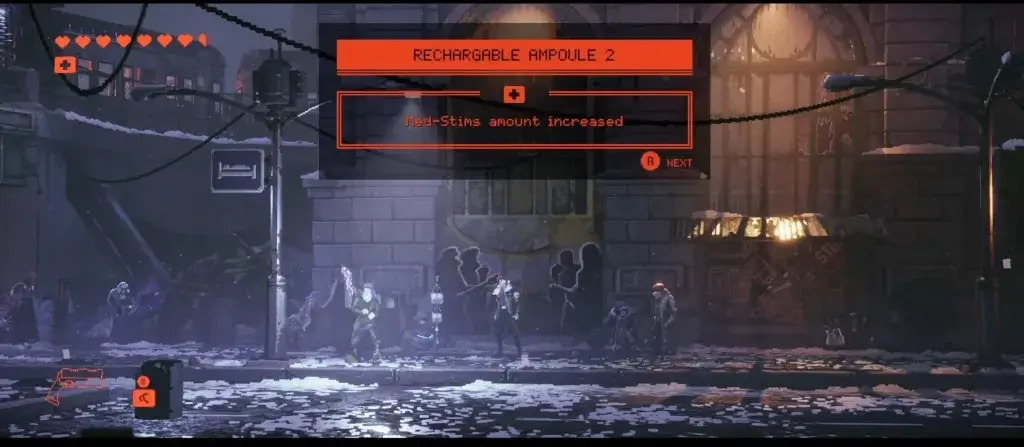Click the Rechargable Ampoule 2 title banner

pos(514,56)
